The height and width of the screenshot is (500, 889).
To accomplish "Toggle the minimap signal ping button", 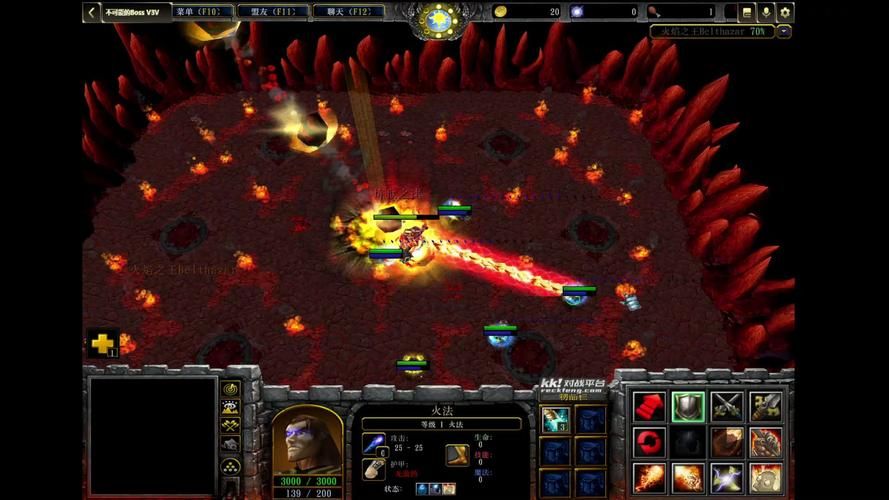I will click(x=231, y=389).
